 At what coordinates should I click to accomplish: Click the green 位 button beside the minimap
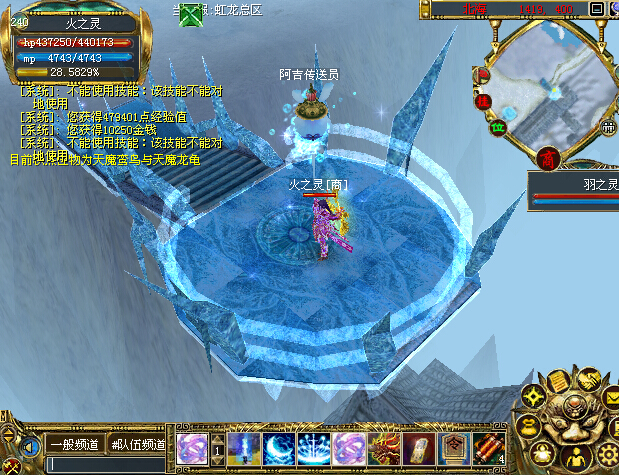(x=497, y=127)
